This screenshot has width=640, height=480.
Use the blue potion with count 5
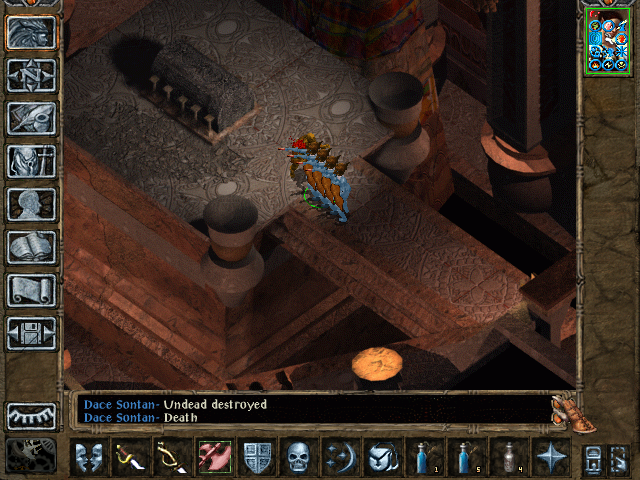point(466,457)
